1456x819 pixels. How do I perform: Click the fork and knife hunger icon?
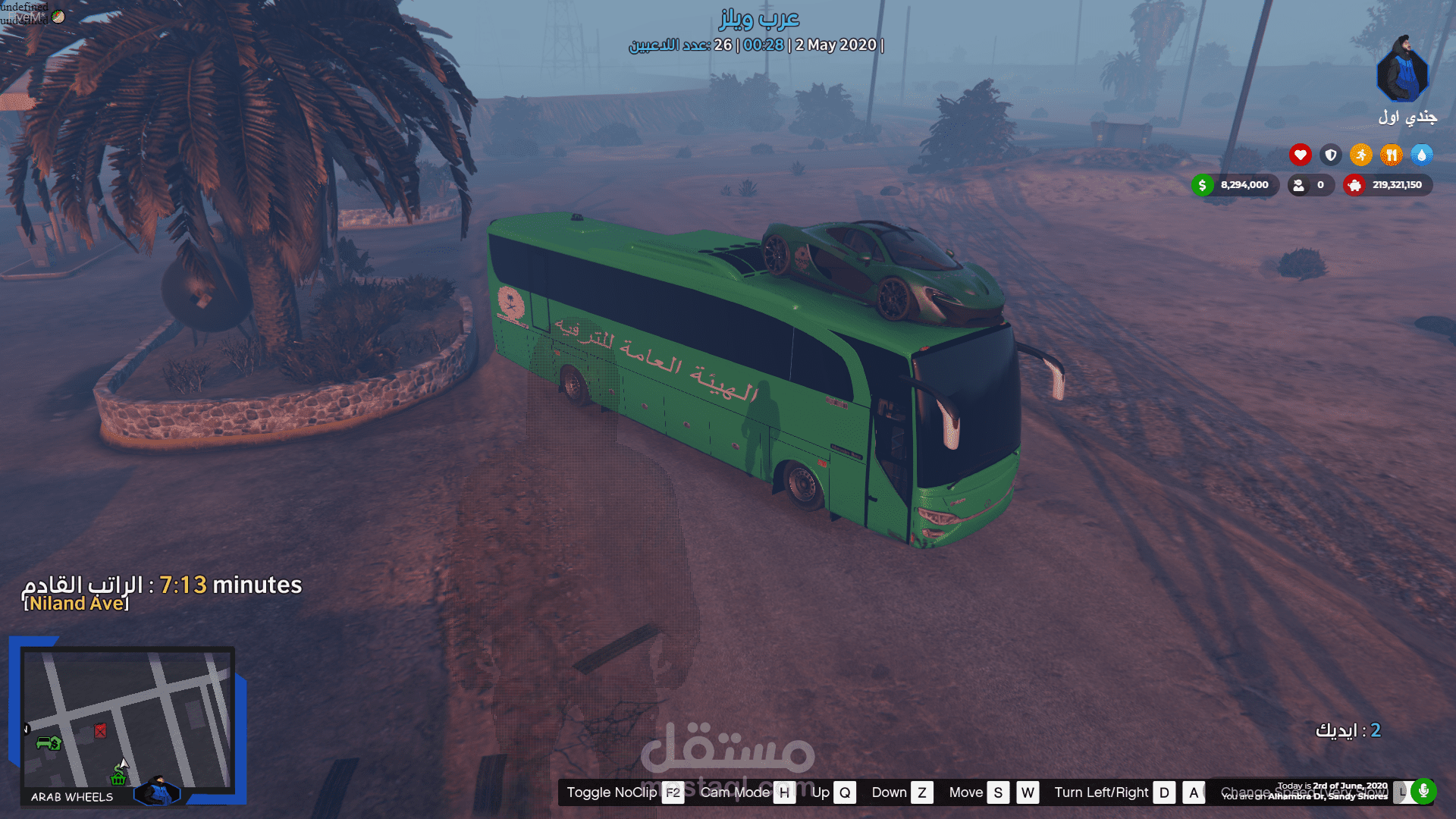point(1391,155)
